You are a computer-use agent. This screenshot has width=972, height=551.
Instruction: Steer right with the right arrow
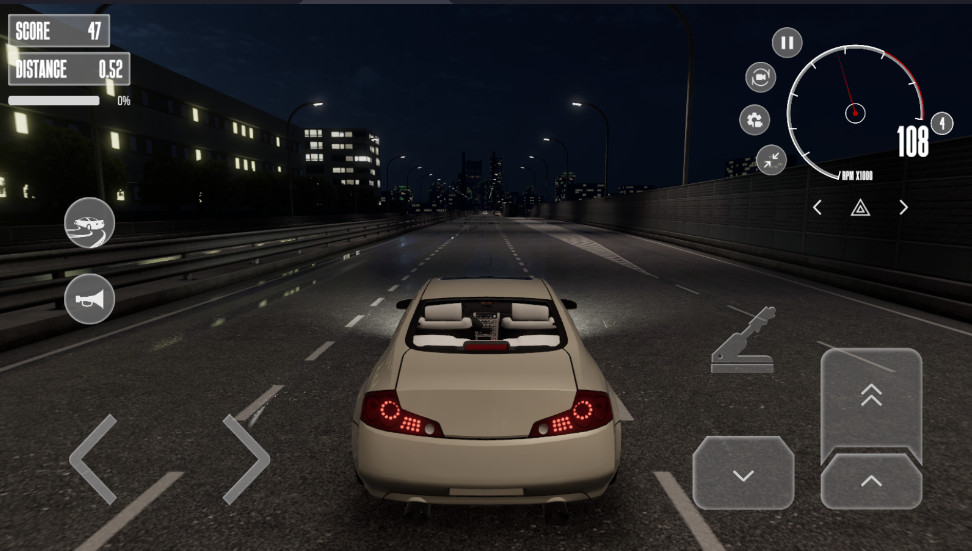[245, 459]
